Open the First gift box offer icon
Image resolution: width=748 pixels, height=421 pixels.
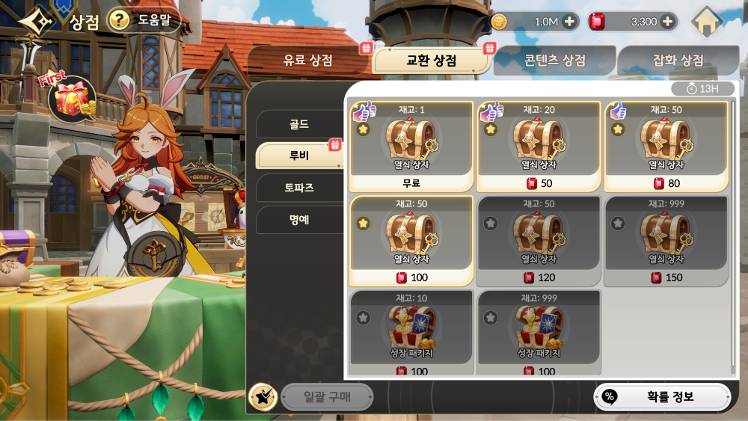coord(72,97)
